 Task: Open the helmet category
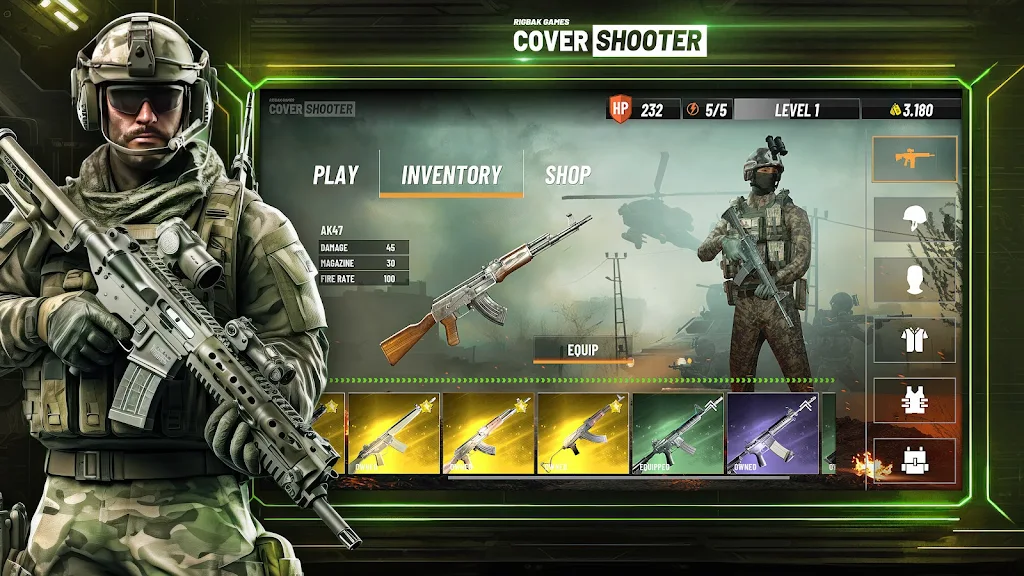[914, 219]
